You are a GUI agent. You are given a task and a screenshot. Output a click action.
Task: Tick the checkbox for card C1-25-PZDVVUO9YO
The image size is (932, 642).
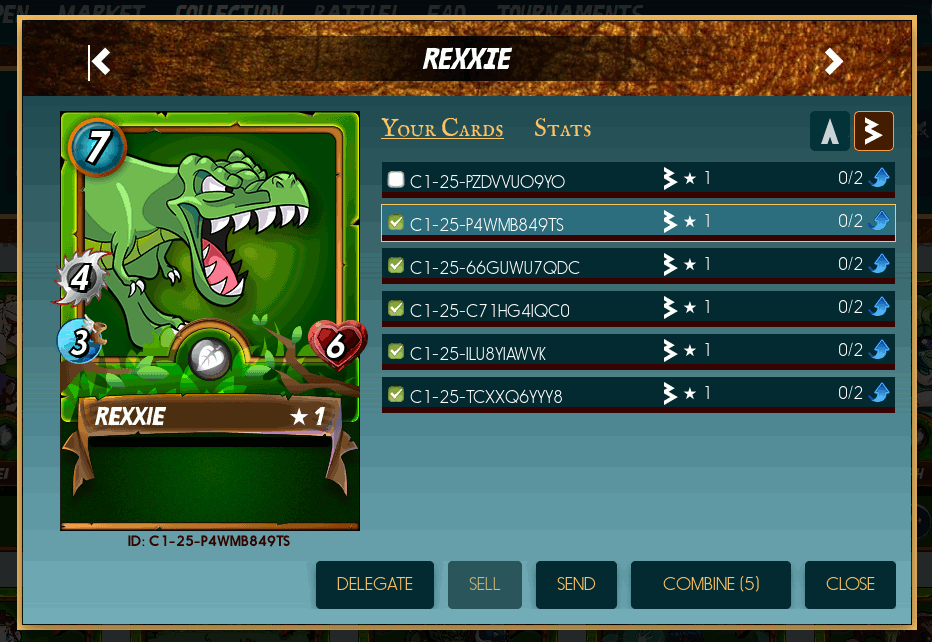[x=396, y=180]
